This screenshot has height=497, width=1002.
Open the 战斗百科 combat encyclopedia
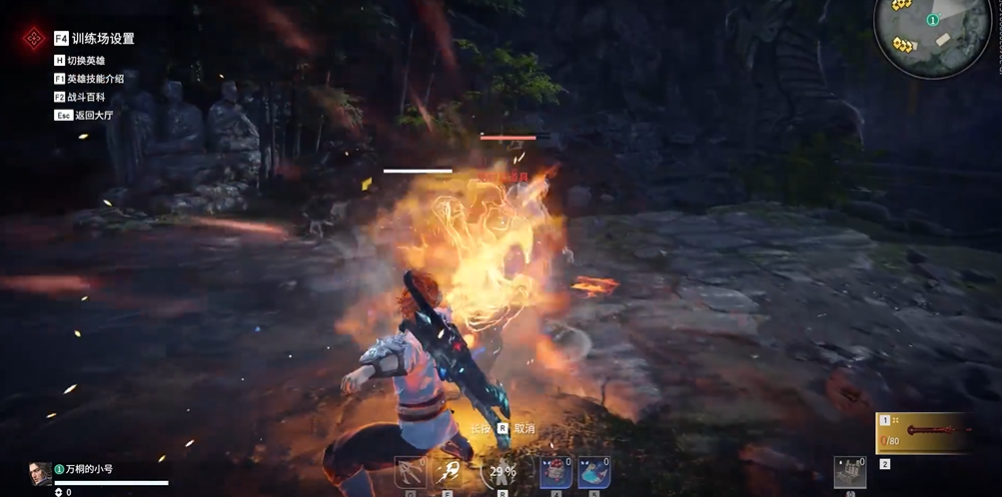tap(86, 97)
